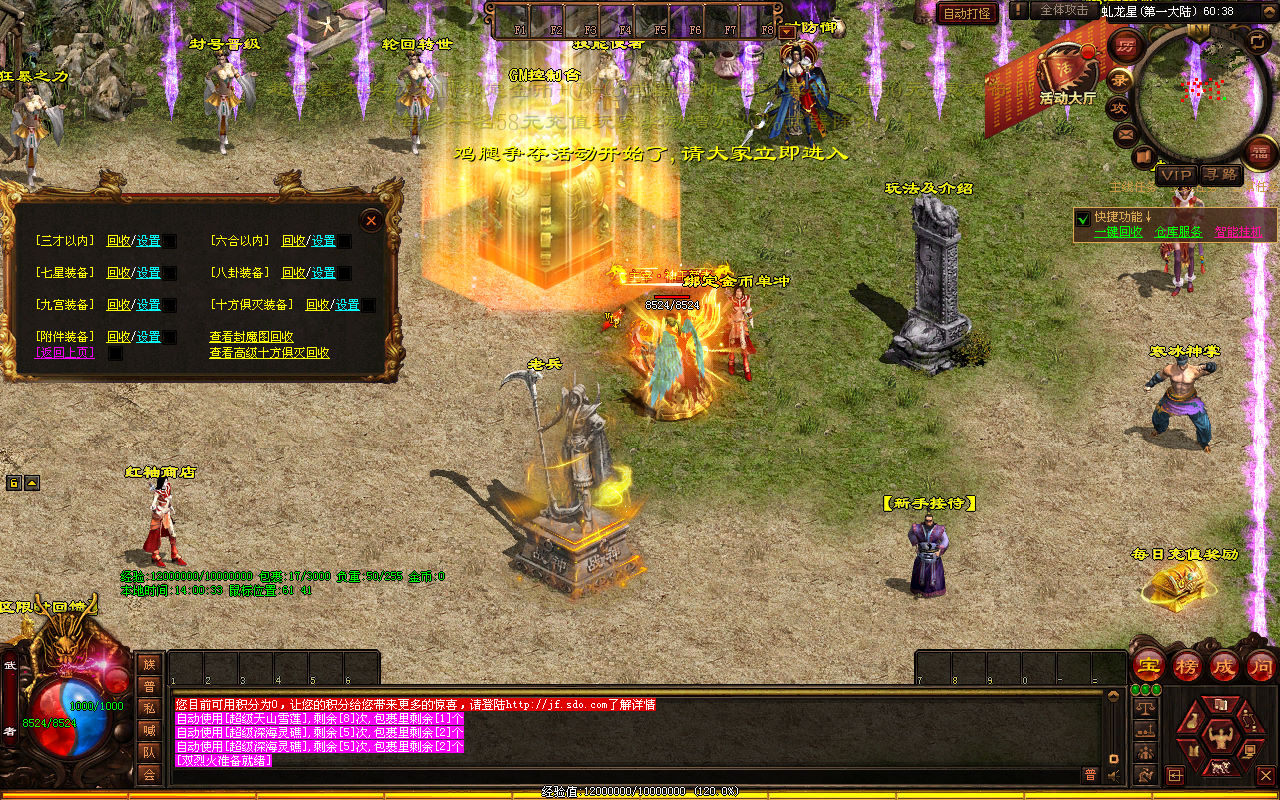Recycle 九宫装备 equipment

pyautogui.click(x=118, y=305)
